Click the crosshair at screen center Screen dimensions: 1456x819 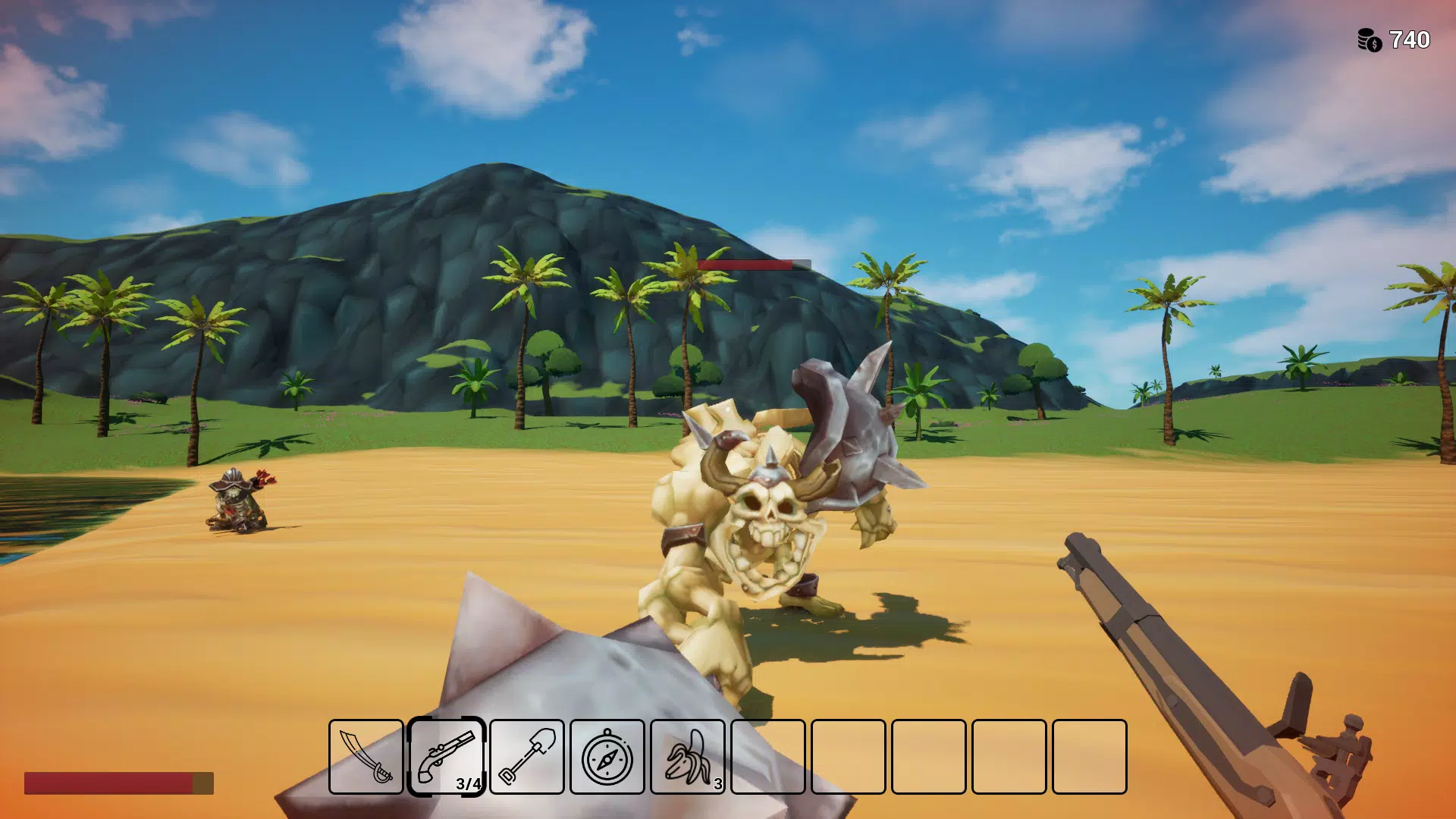728,409
